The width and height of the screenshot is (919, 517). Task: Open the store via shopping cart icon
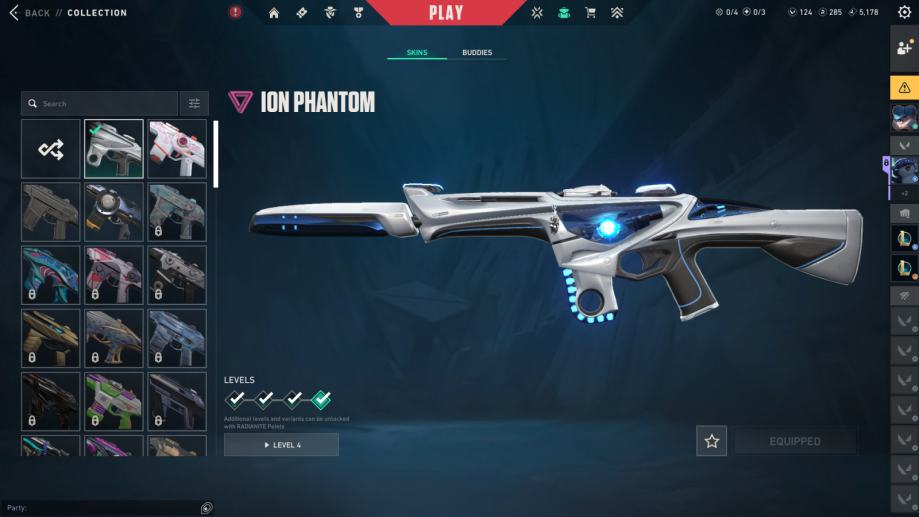tap(590, 13)
